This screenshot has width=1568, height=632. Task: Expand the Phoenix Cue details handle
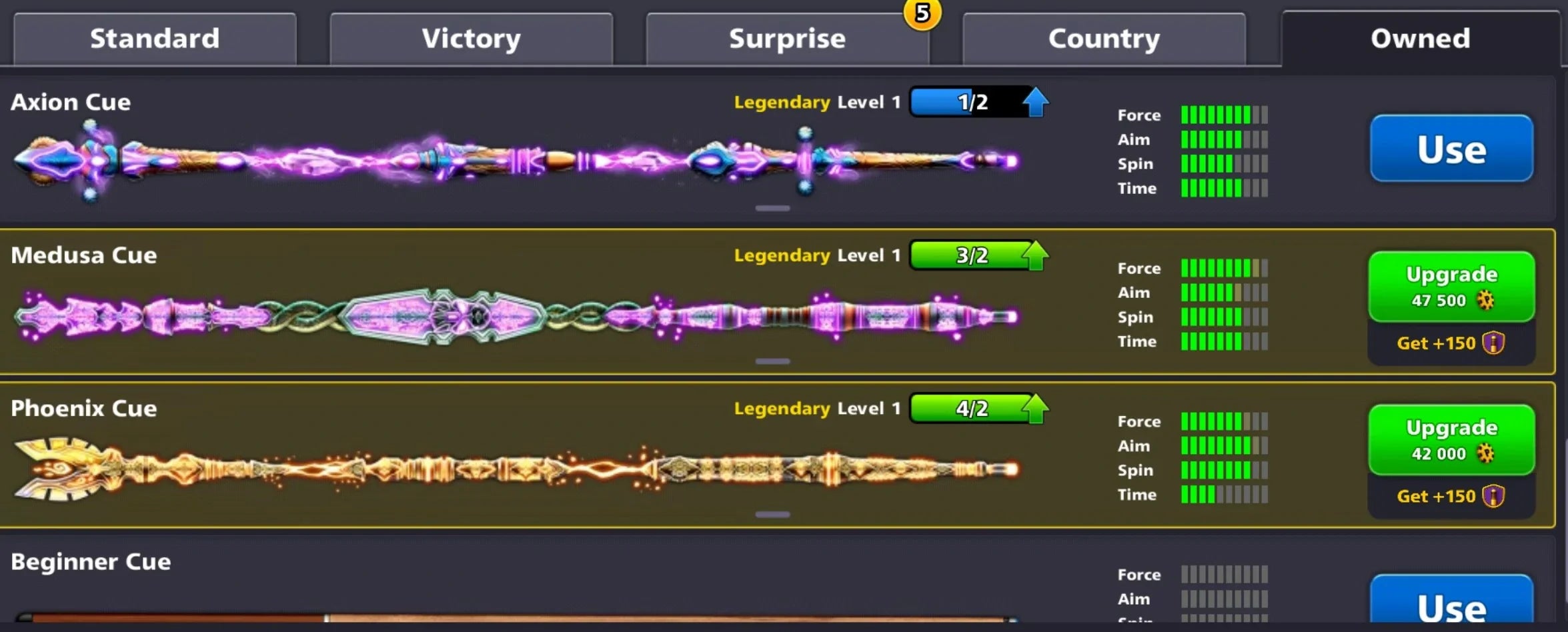[773, 513]
